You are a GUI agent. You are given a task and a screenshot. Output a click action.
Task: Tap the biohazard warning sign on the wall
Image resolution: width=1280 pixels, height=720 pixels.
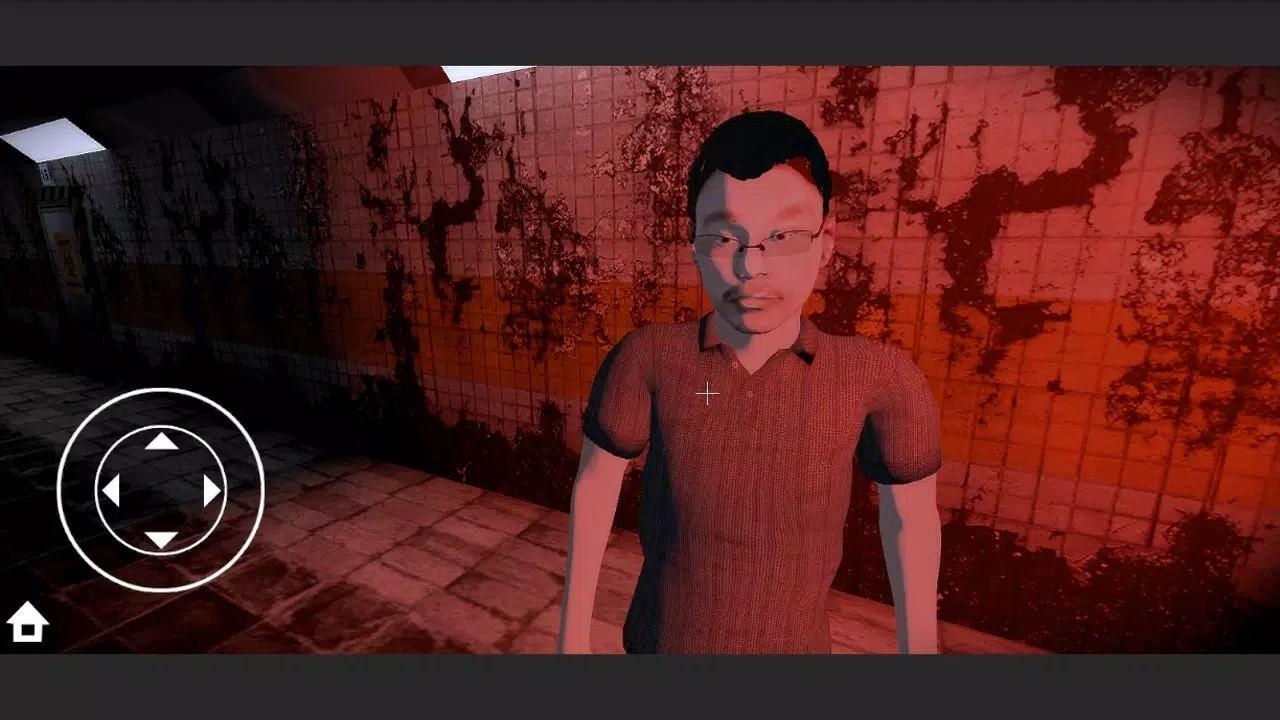pyautogui.click(x=68, y=264)
